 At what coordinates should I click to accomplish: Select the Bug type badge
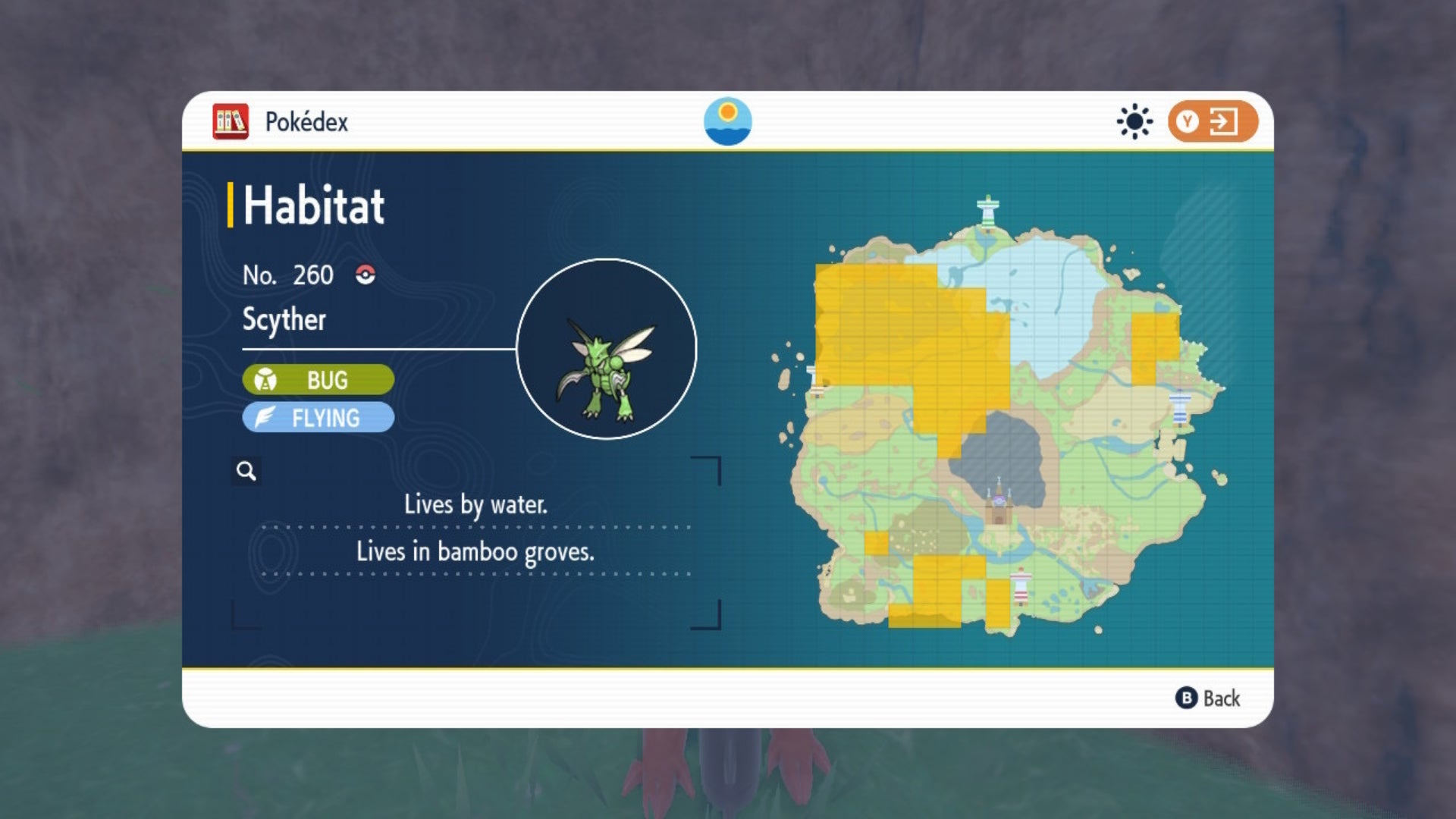click(317, 380)
